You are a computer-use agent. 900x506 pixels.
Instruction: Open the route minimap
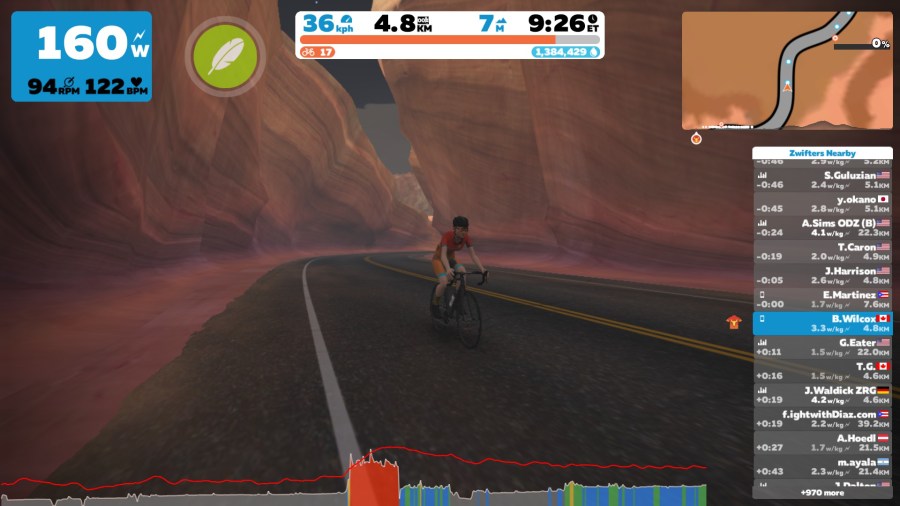tap(787, 70)
